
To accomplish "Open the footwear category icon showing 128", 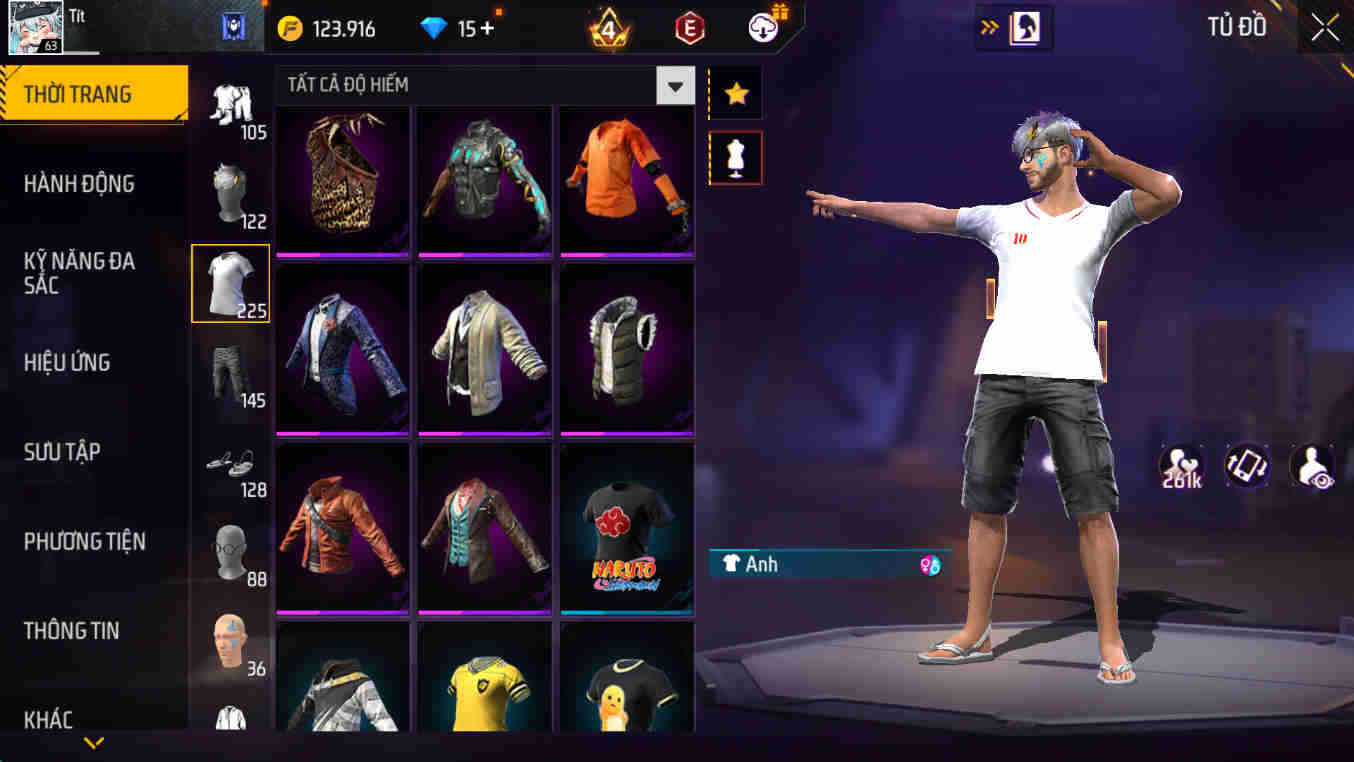I will coord(231,463).
